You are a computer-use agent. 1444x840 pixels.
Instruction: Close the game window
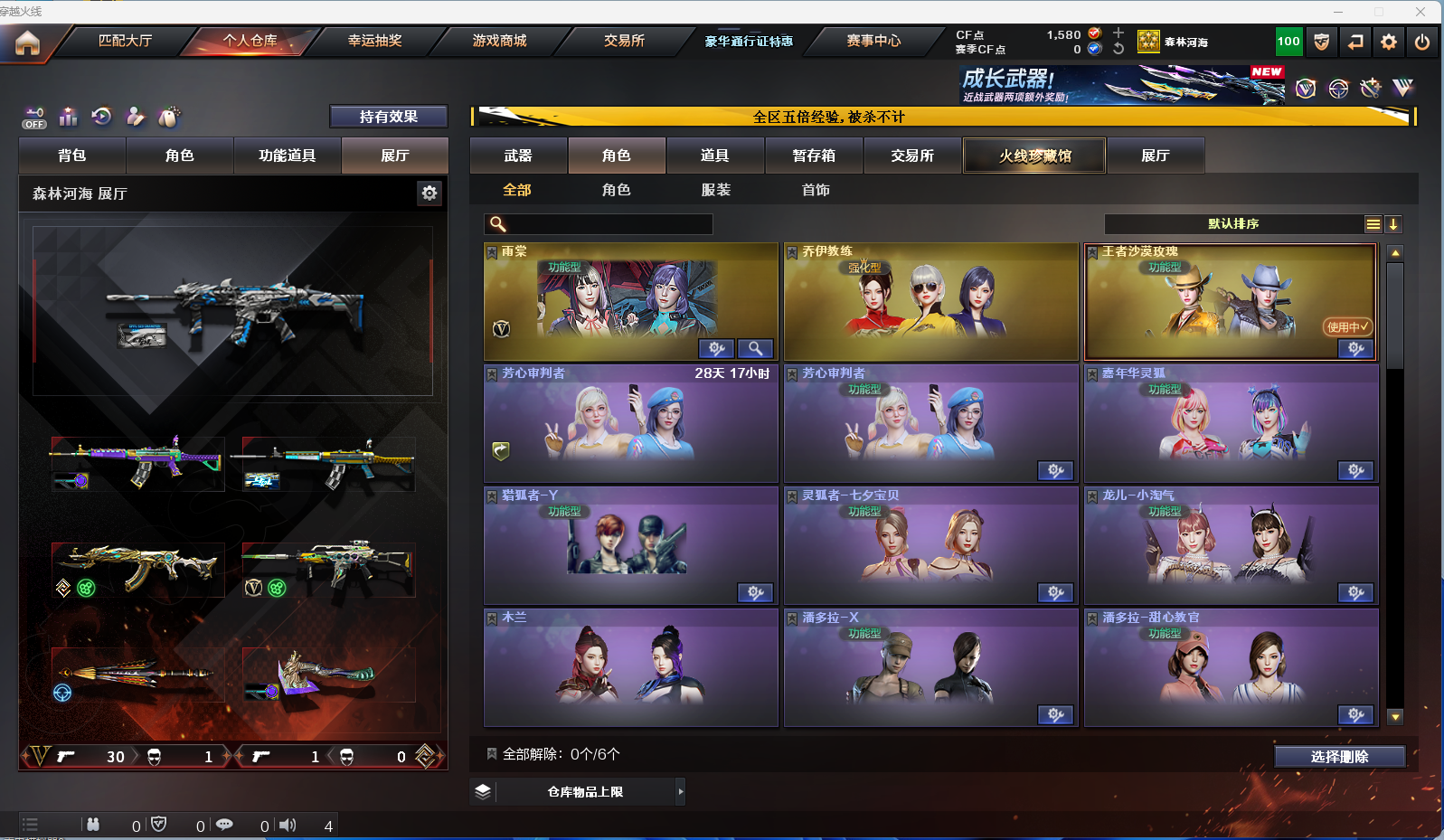1420,12
